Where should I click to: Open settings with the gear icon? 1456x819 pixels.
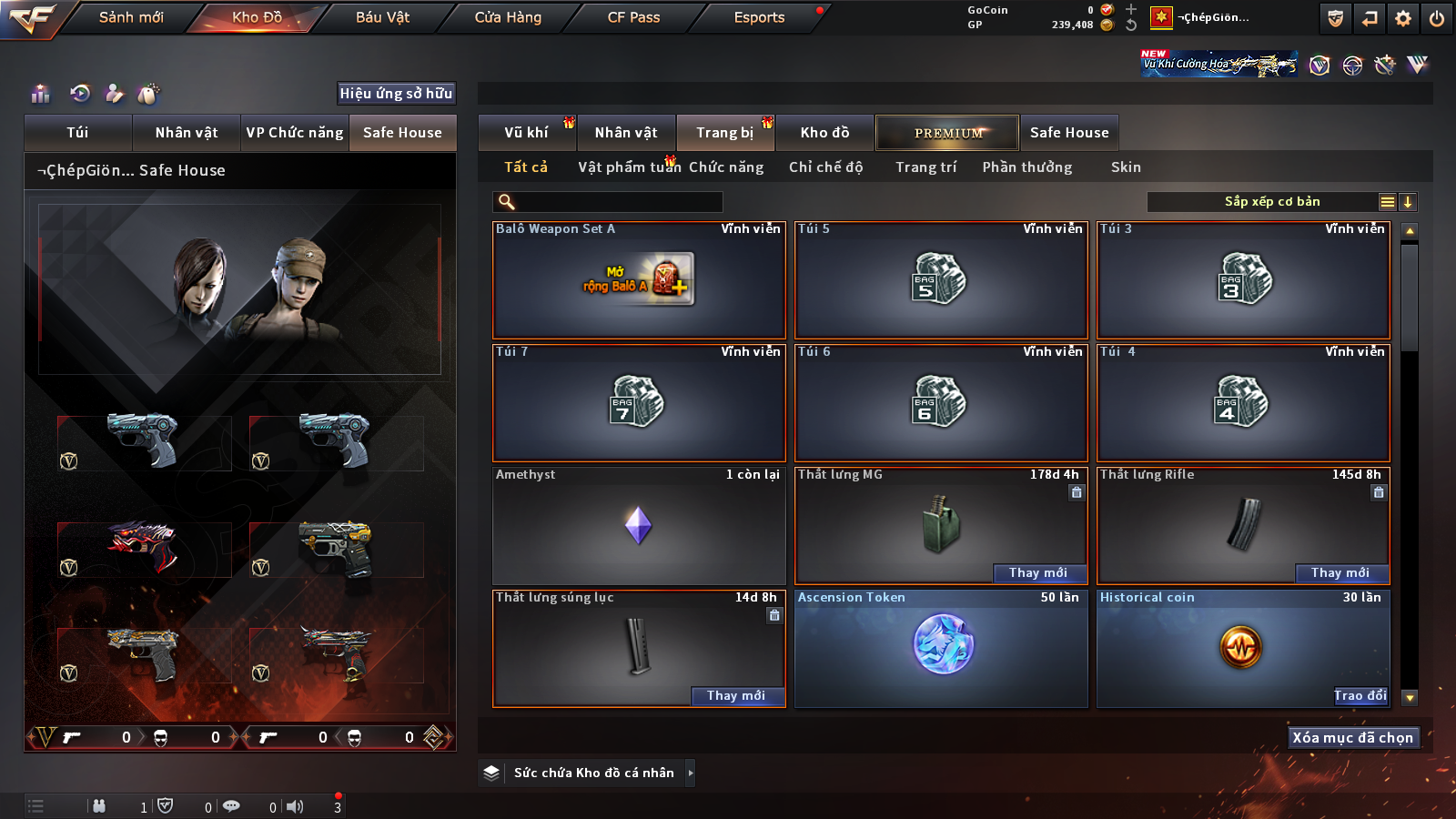click(x=1403, y=18)
